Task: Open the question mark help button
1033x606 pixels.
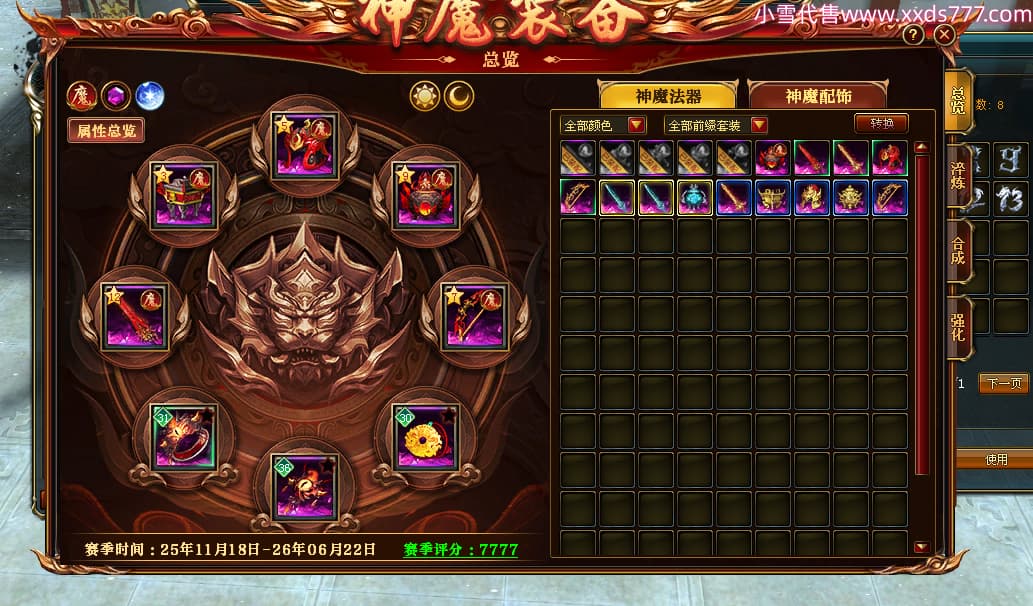Action: tap(913, 35)
